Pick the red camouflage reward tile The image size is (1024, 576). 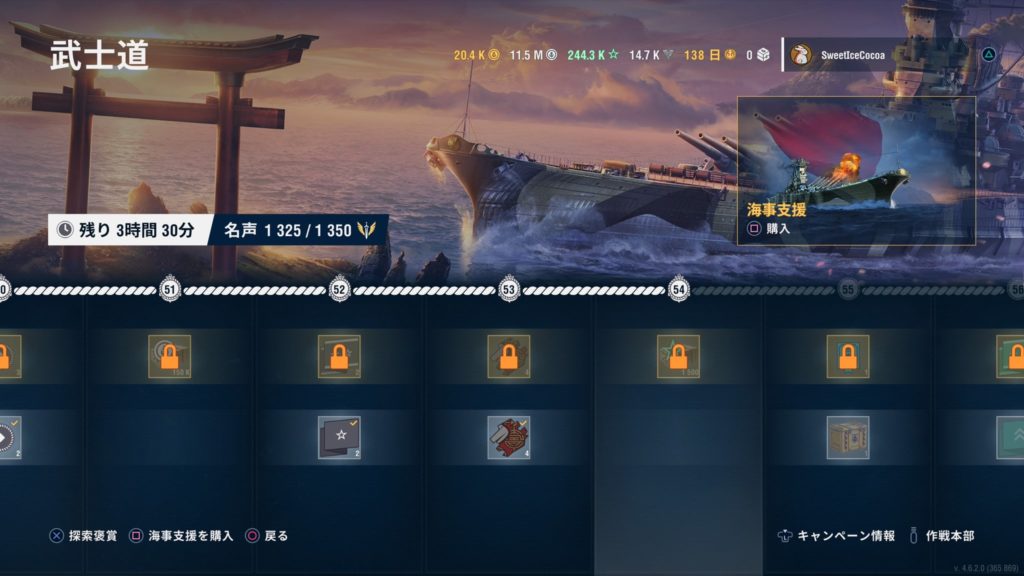[x=508, y=437]
